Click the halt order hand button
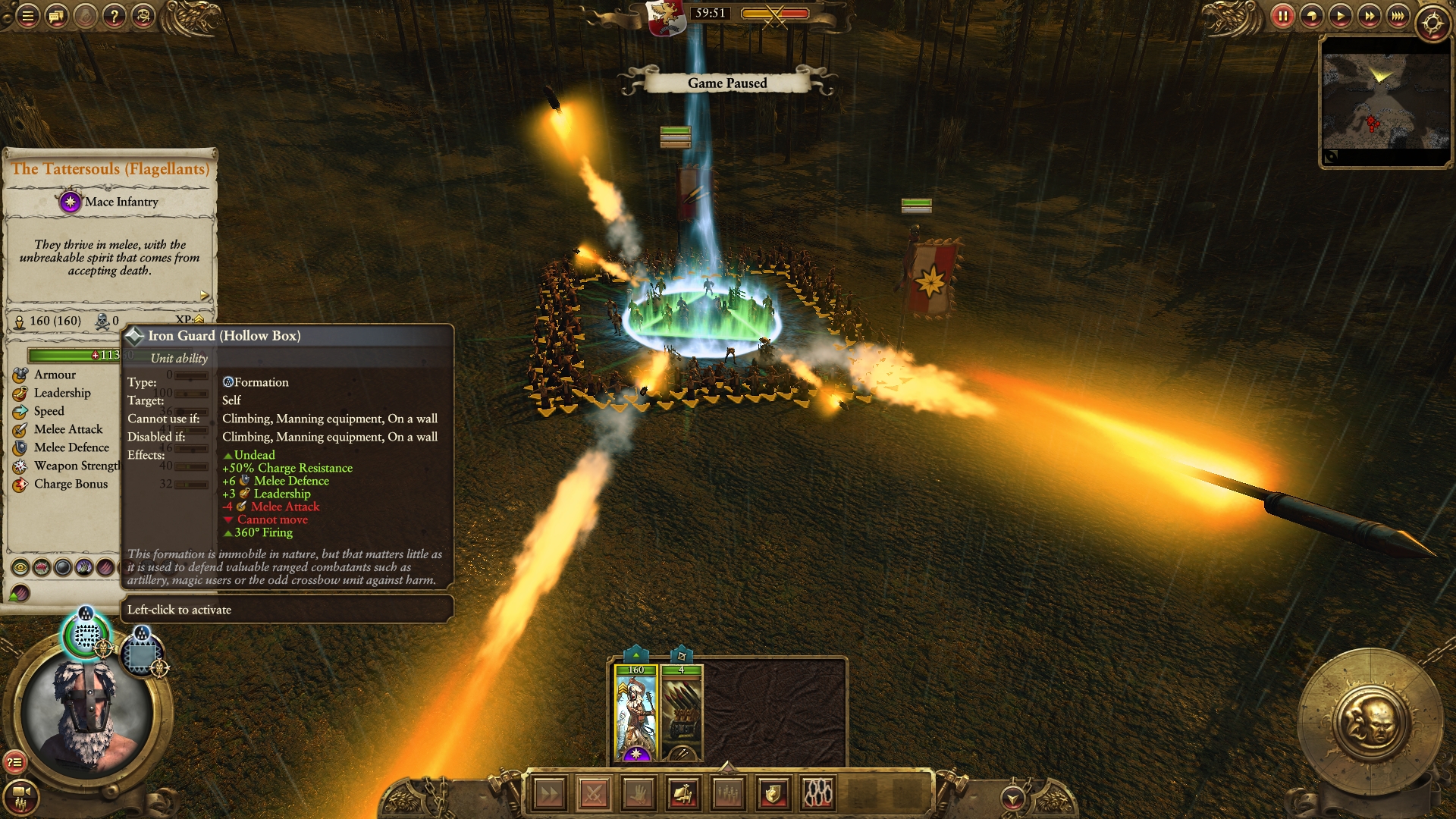Screen dimensions: 1456x819 (639, 794)
